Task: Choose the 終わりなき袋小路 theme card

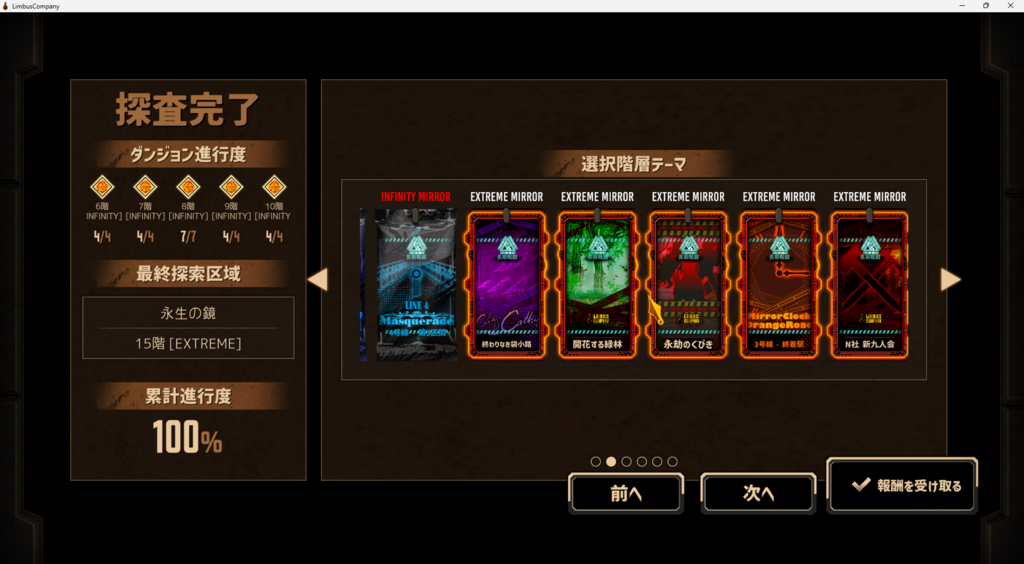Action: point(506,285)
